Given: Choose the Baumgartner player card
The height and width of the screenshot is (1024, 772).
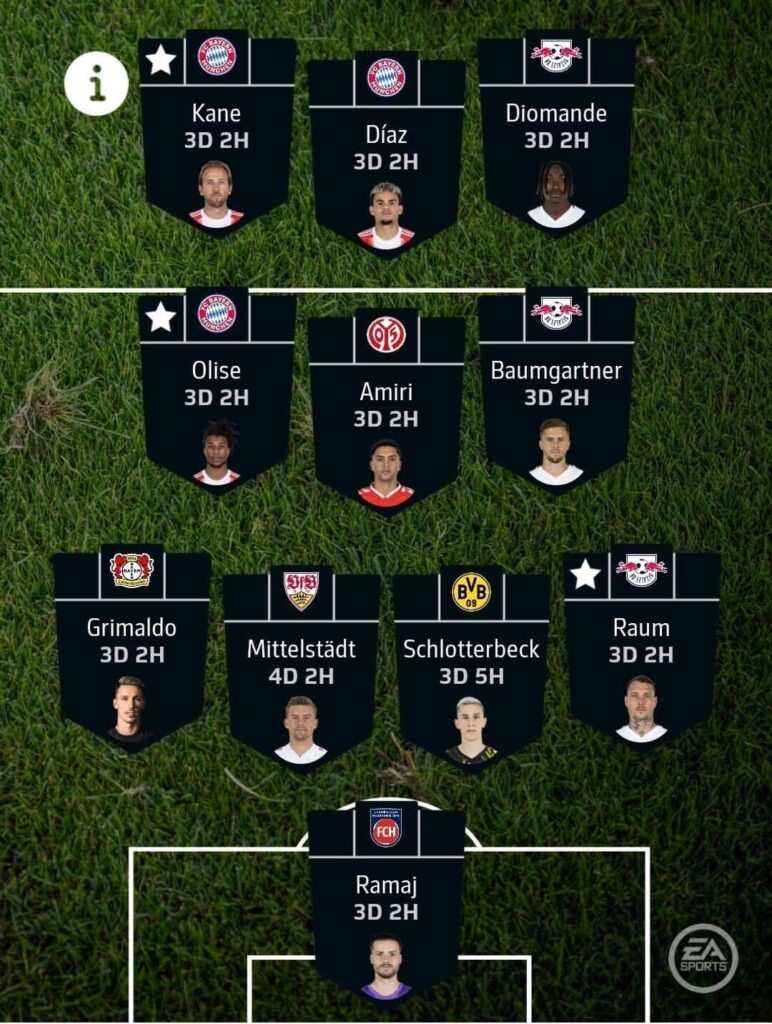Looking at the screenshot, I should coord(556,395).
